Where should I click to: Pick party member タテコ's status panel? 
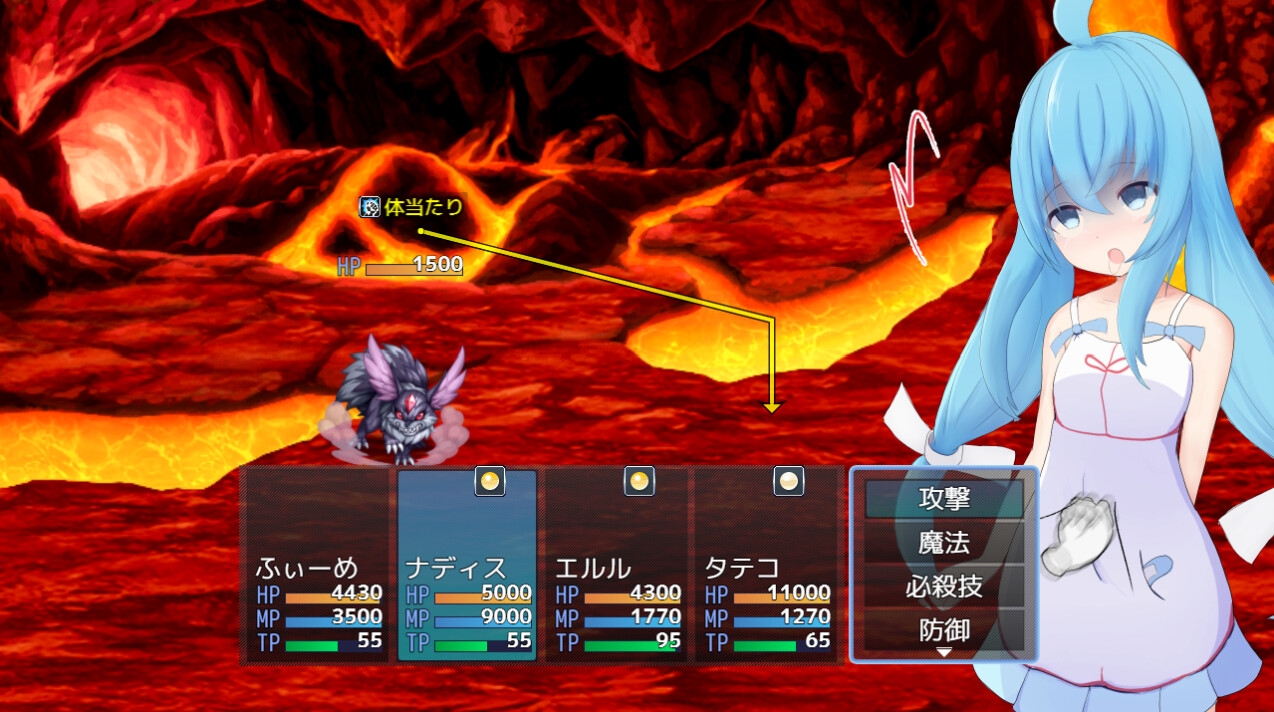point(767,566)
